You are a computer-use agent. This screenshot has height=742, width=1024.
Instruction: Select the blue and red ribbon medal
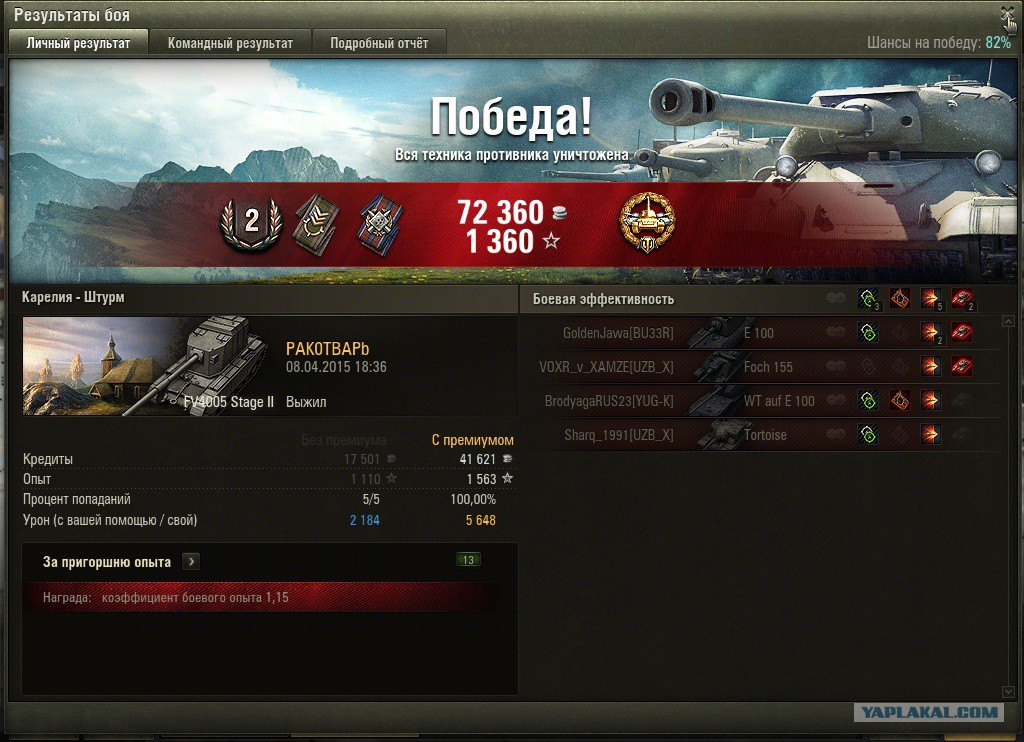[377, 222]
